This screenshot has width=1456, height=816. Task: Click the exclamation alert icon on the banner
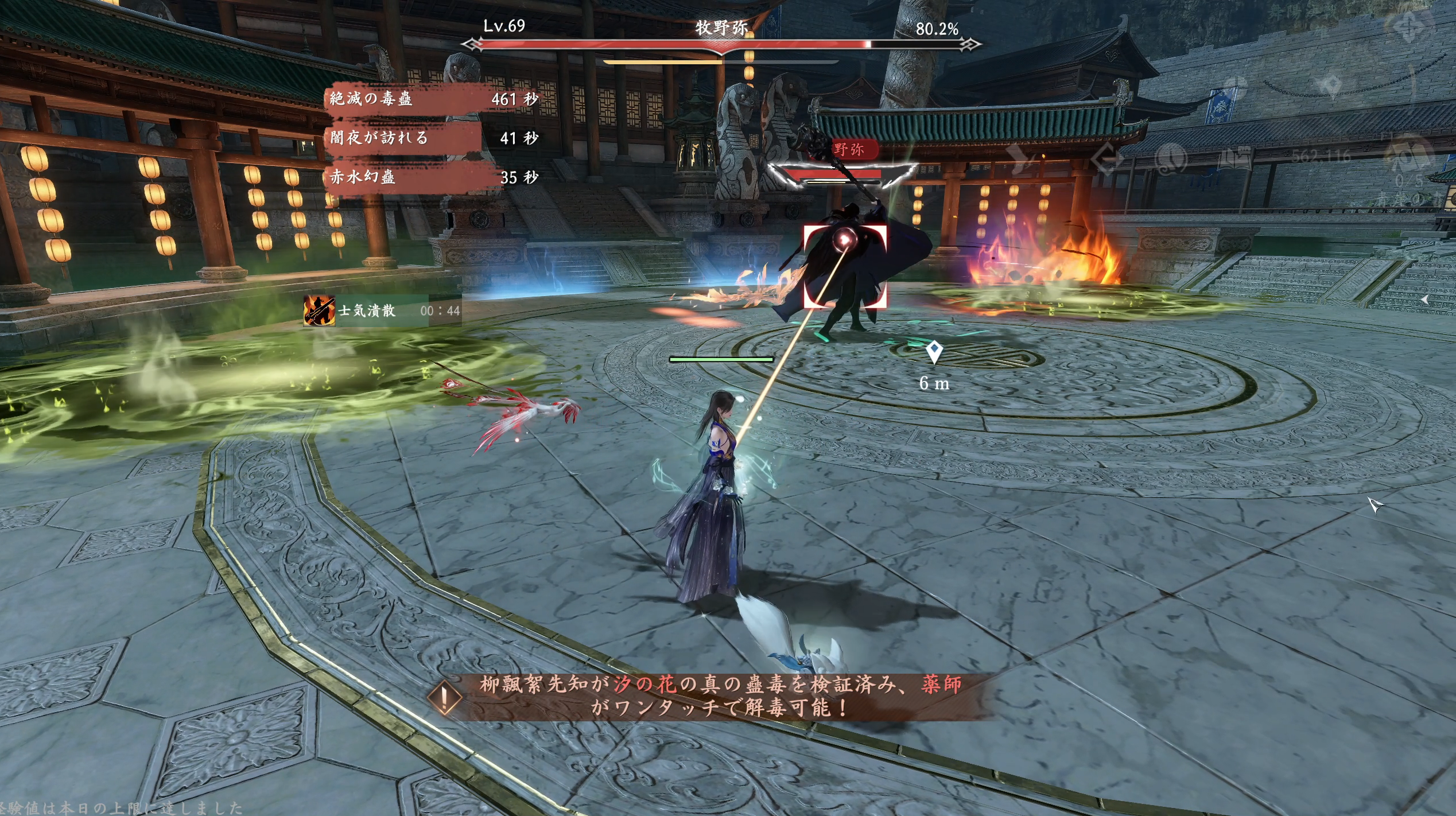(444, 697)
